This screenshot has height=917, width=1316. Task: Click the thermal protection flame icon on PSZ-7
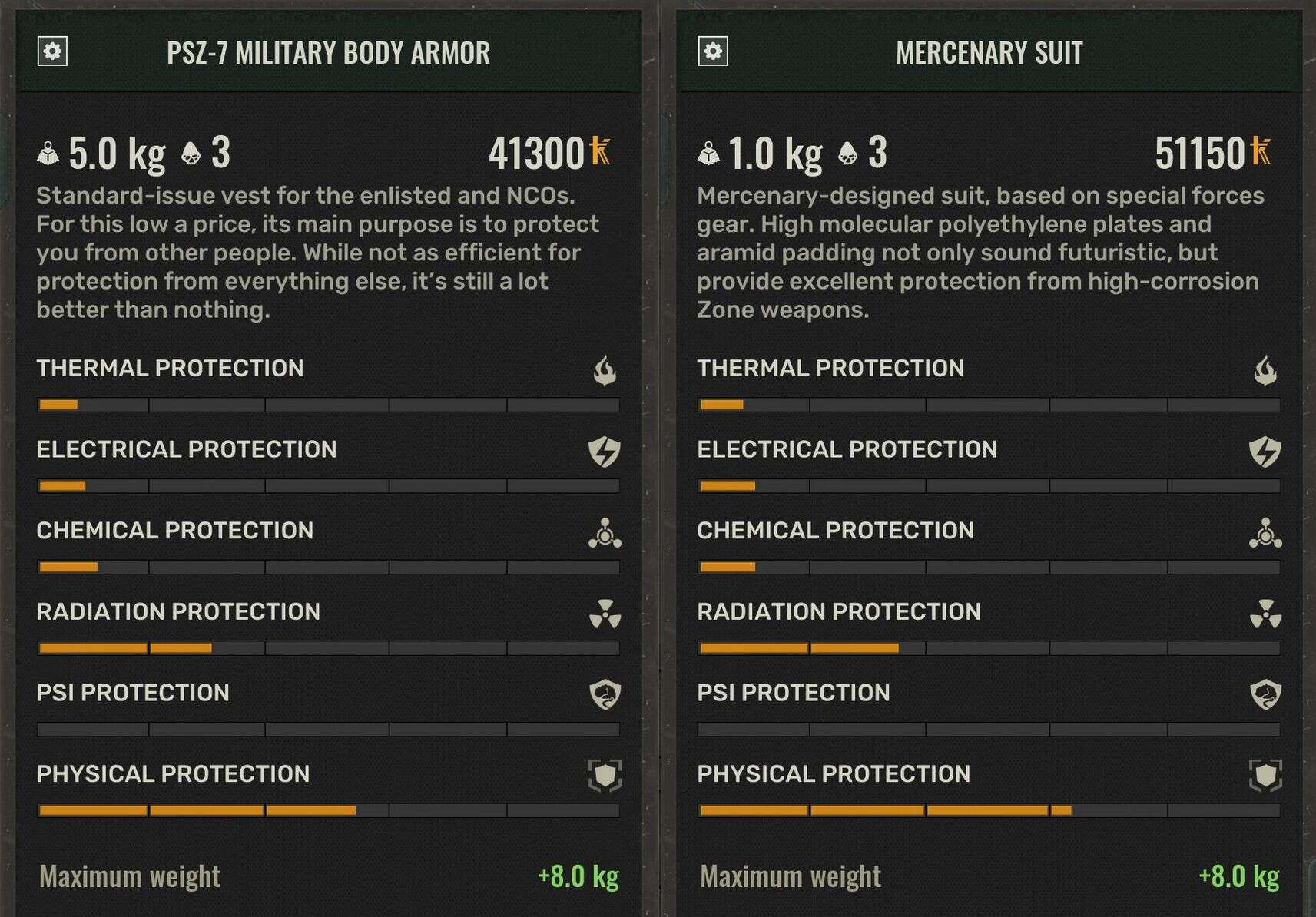[x=604, y=369]
